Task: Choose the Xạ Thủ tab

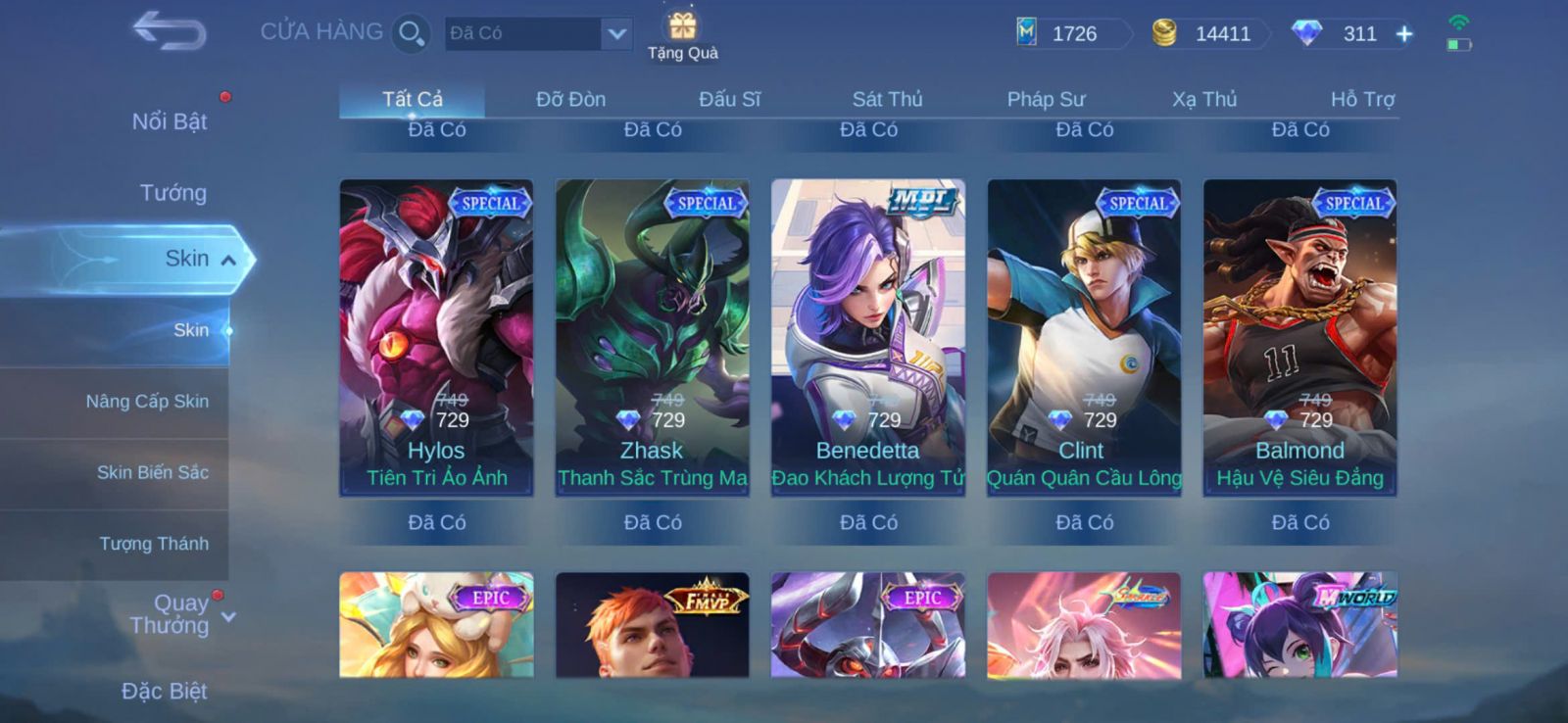Action: point(1204,99)
